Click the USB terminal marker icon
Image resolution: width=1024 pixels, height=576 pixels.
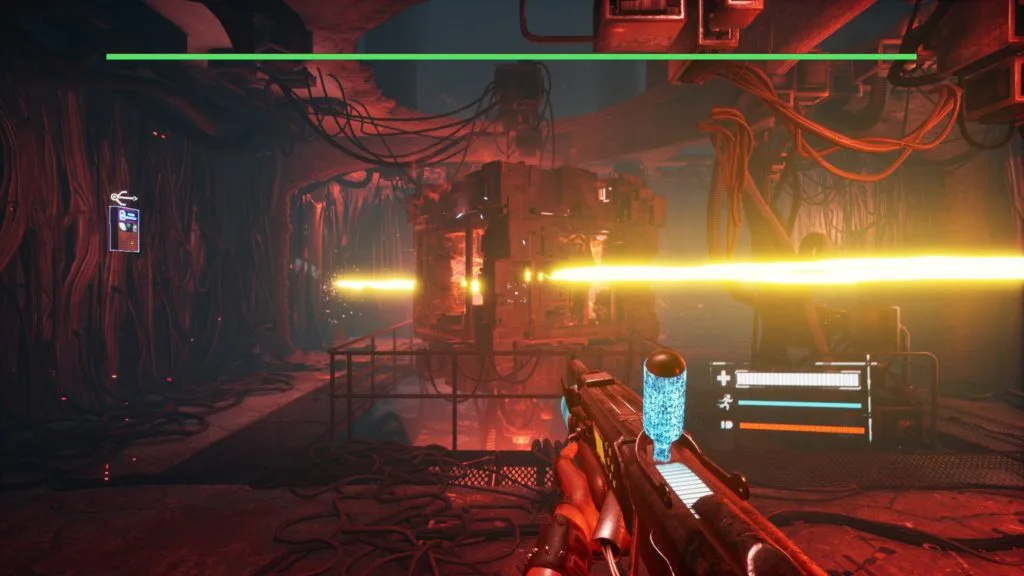pyautogui.click(x=124, y=197)
